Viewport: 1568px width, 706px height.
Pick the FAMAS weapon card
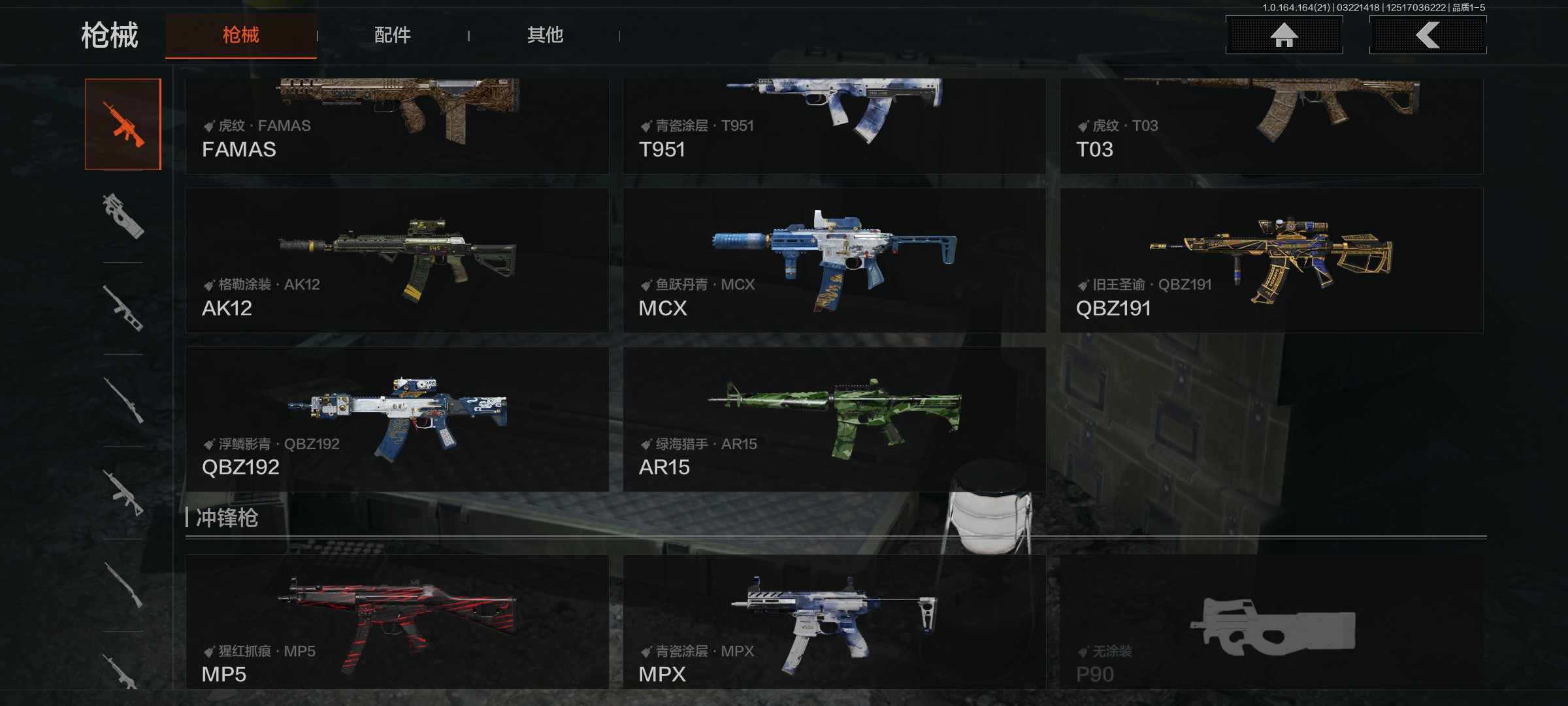point(397,126)
